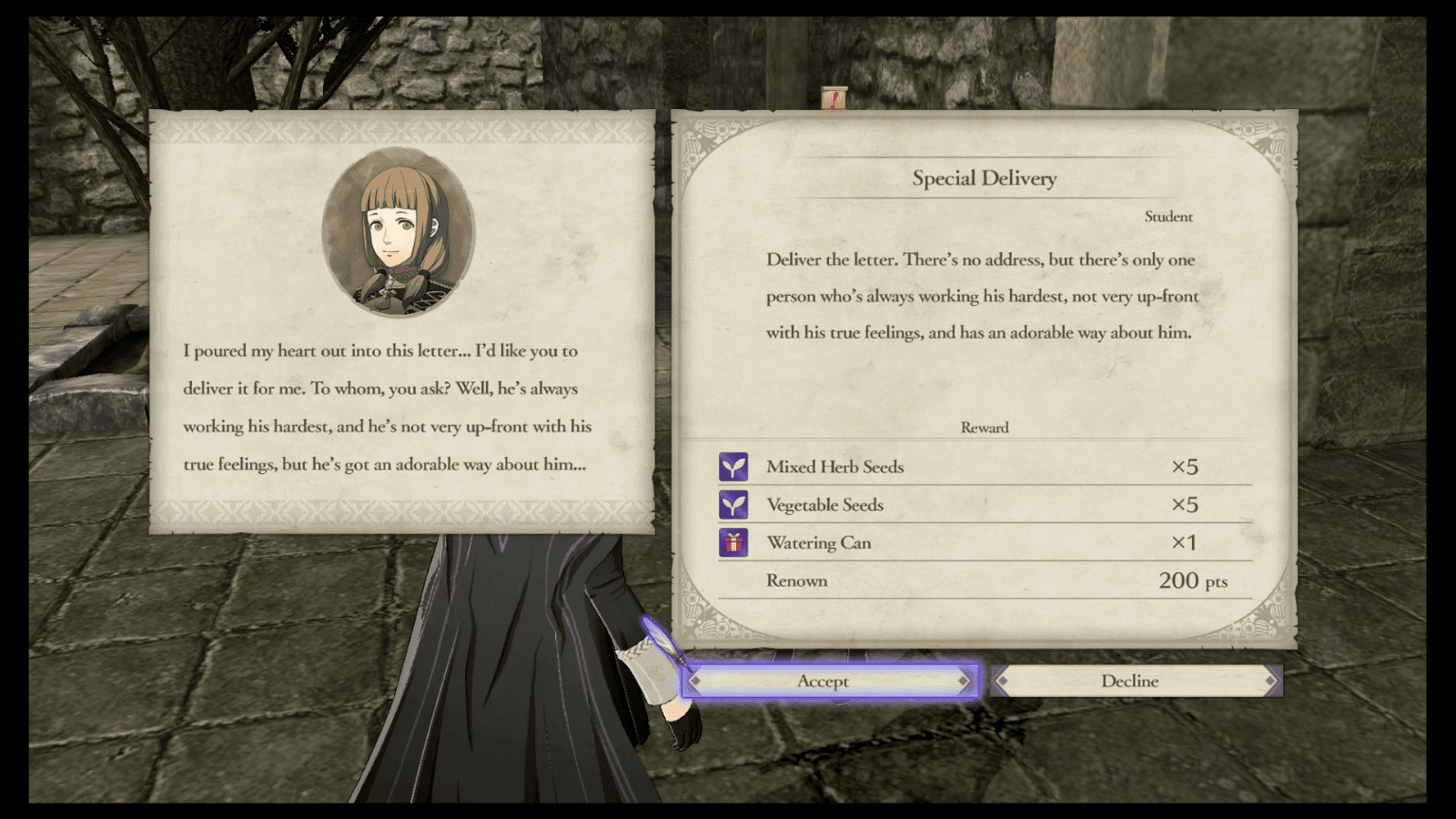Click the left arrow on the Accept button

[x=695, y=681]
